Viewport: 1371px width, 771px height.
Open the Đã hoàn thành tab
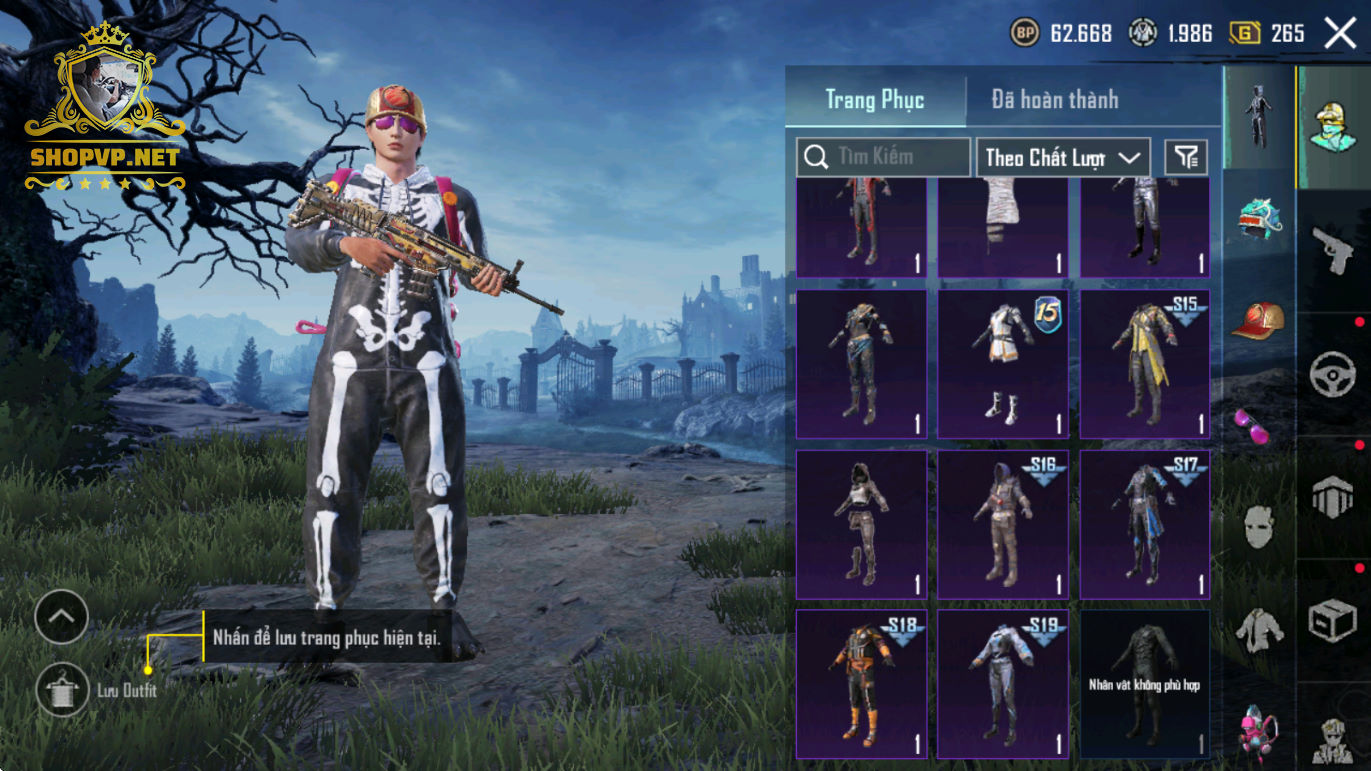1055,99
